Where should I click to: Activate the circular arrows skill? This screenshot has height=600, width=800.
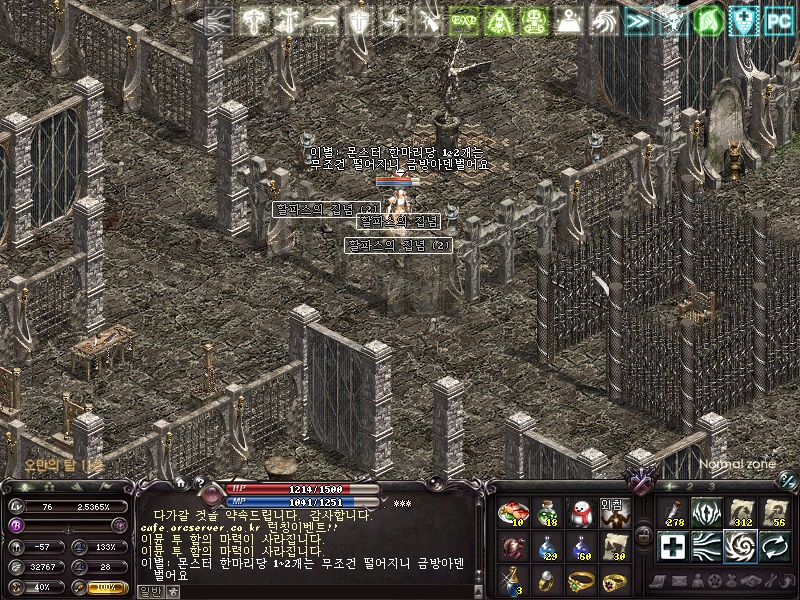click(x=773, y=547)
